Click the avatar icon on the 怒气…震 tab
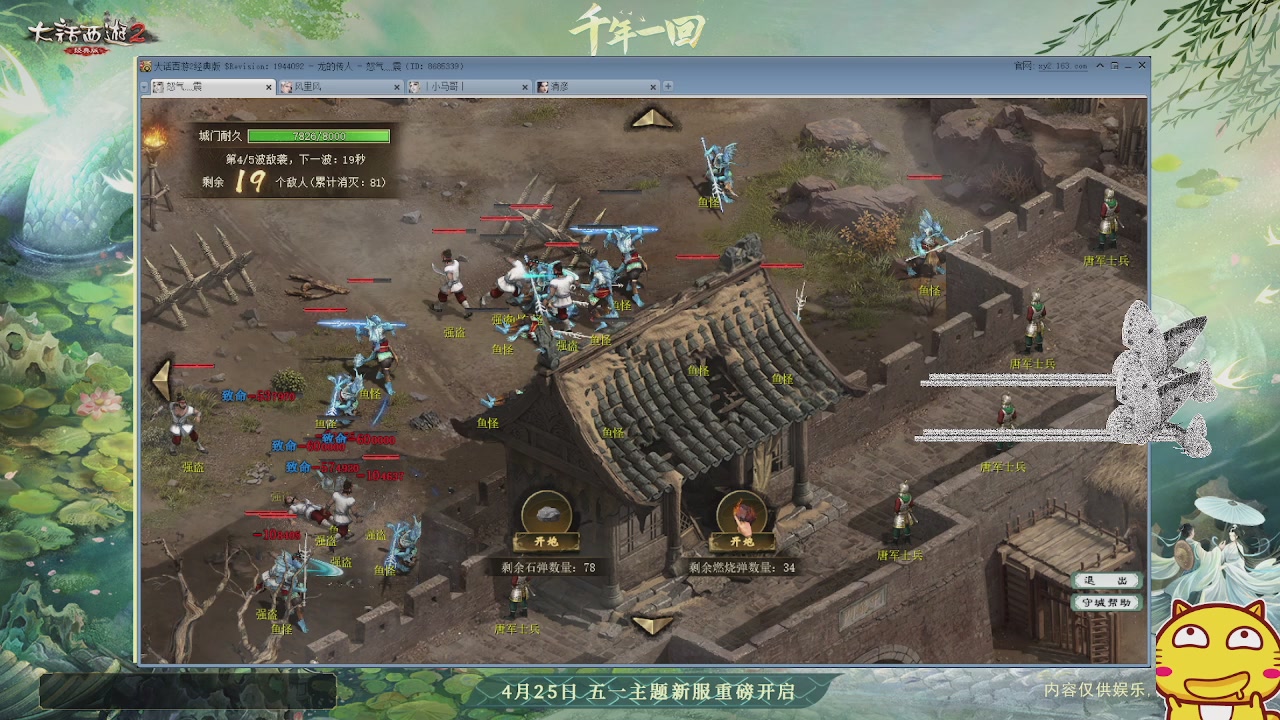Viewport: 1280px width, 720px height. [x=158, y=86]
